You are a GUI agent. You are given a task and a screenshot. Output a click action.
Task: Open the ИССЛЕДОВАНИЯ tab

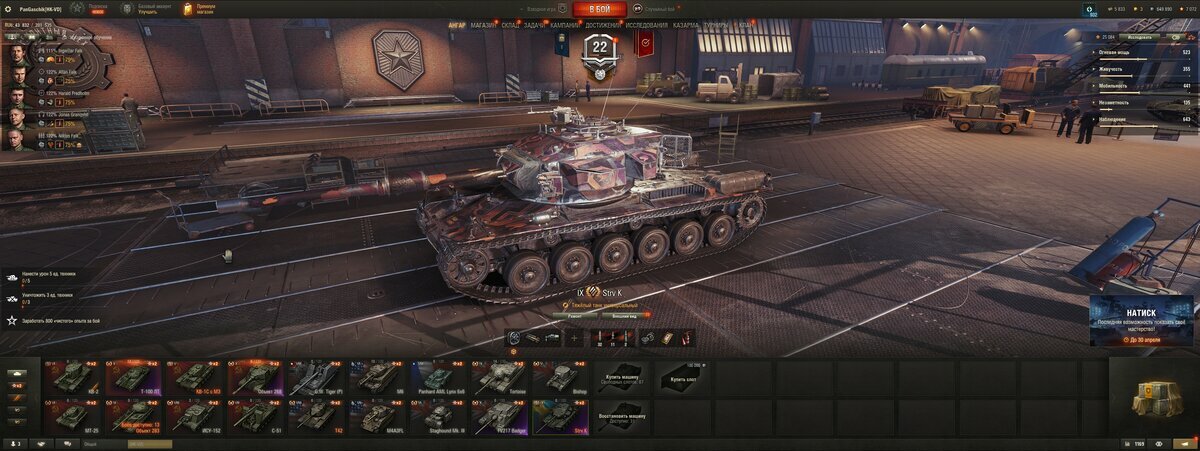click(x=647, y=24)
